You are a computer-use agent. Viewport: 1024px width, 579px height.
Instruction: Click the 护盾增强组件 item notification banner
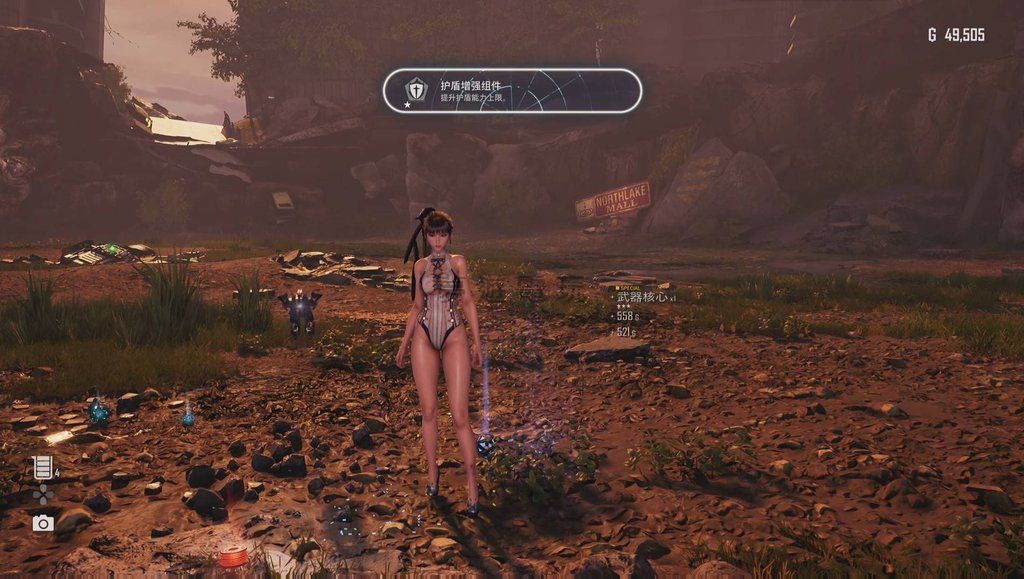(x=512, y=91)
